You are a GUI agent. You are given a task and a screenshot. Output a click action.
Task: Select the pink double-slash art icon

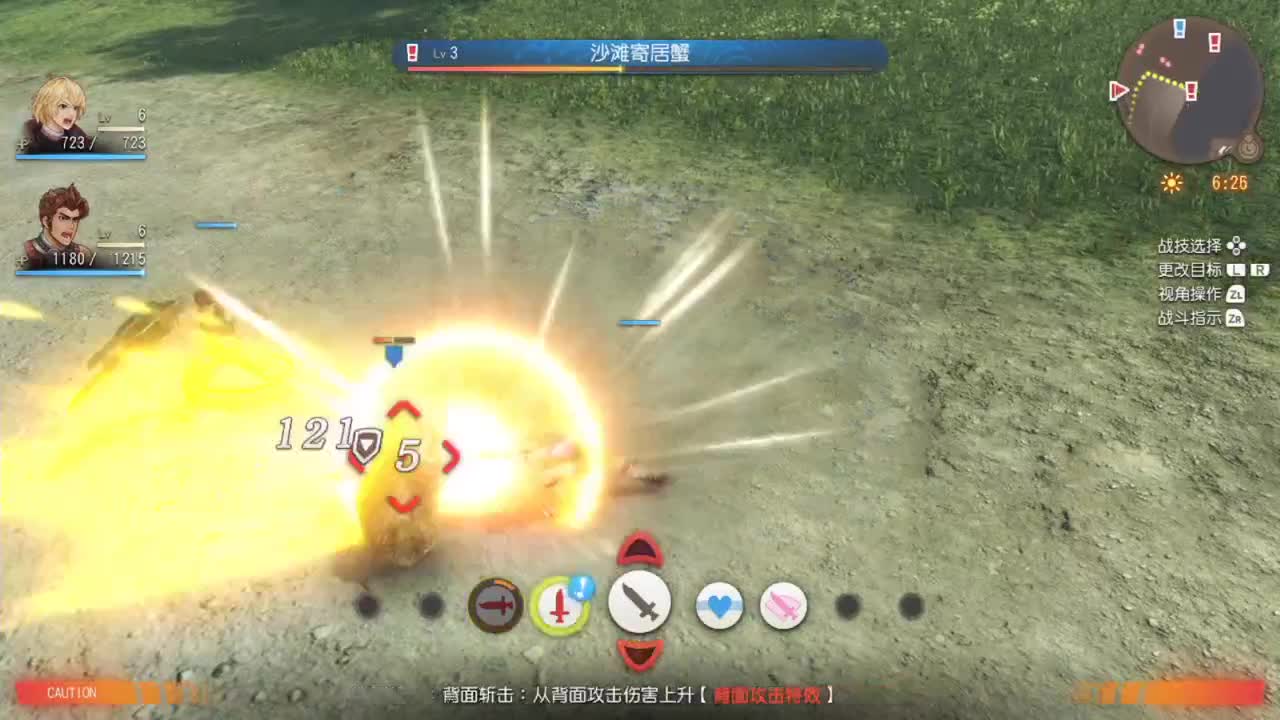(x=787, y=605)
